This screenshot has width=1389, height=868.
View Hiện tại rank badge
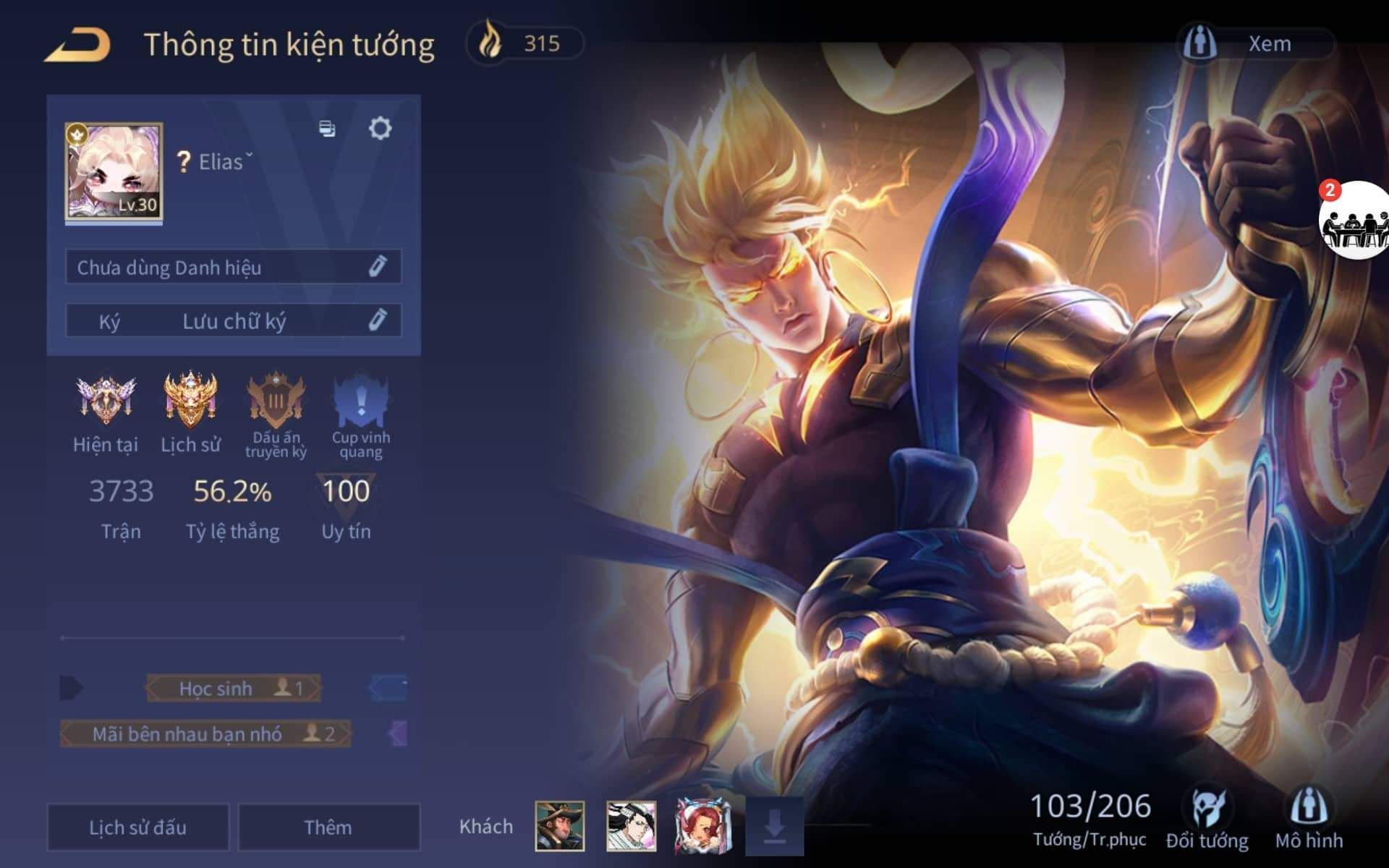point(106,401)
